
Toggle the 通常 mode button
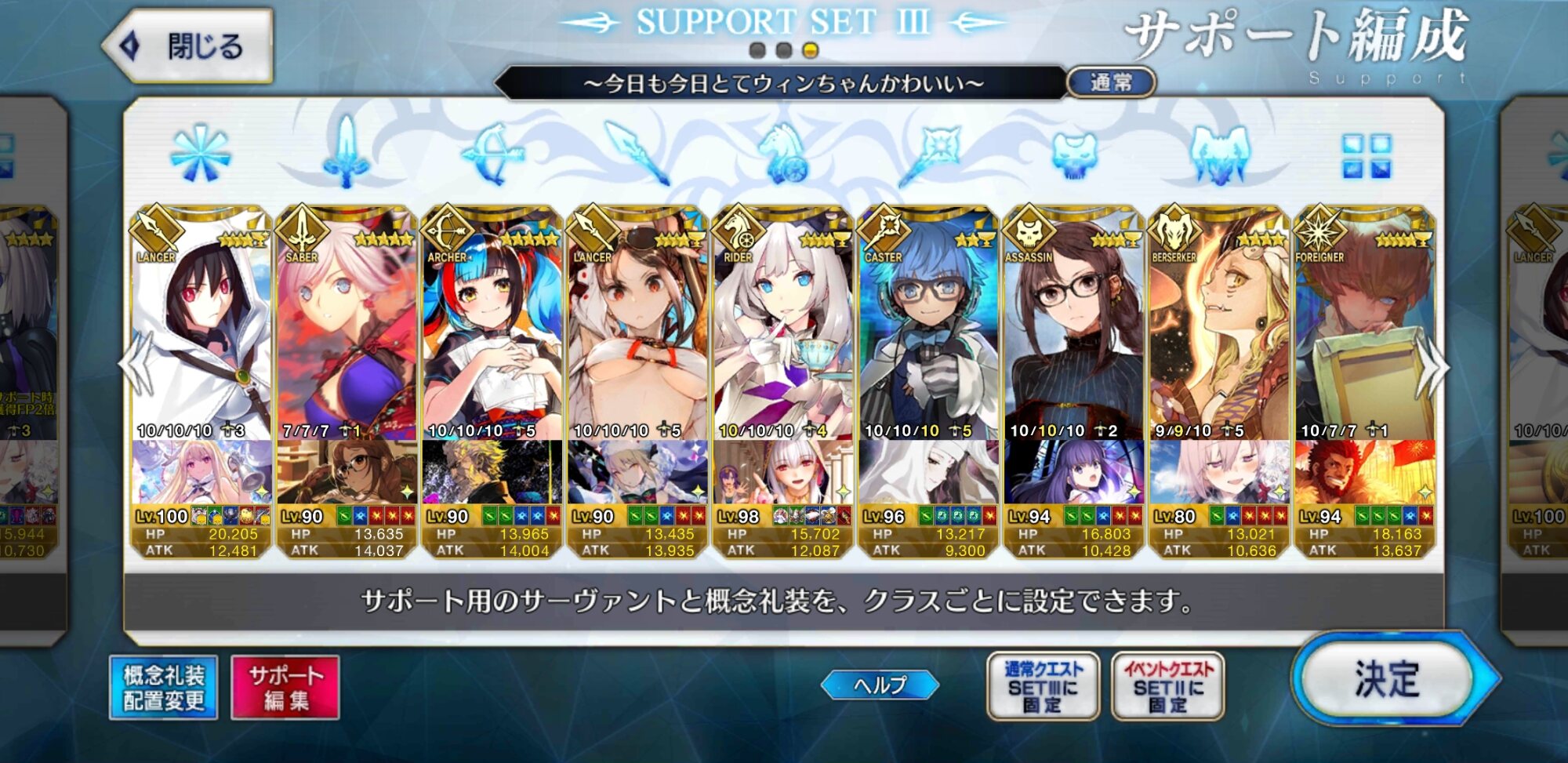tap(1111, 82)
